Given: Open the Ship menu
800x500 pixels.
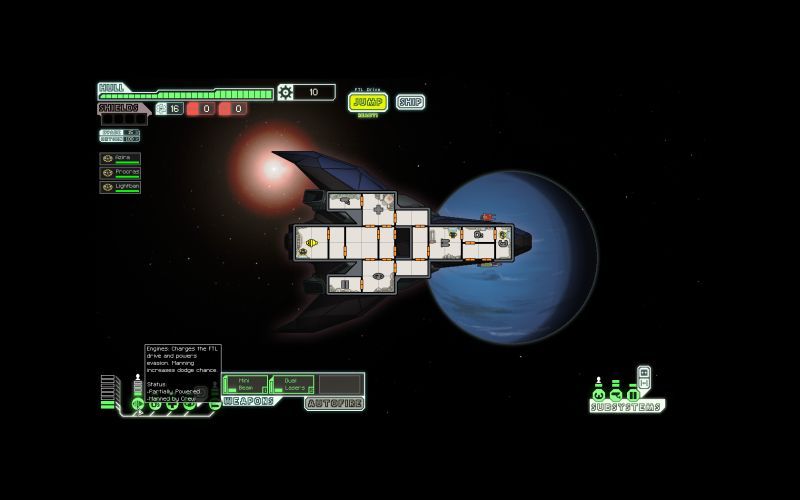Looking at the screenshot, I should click(410, 101).
